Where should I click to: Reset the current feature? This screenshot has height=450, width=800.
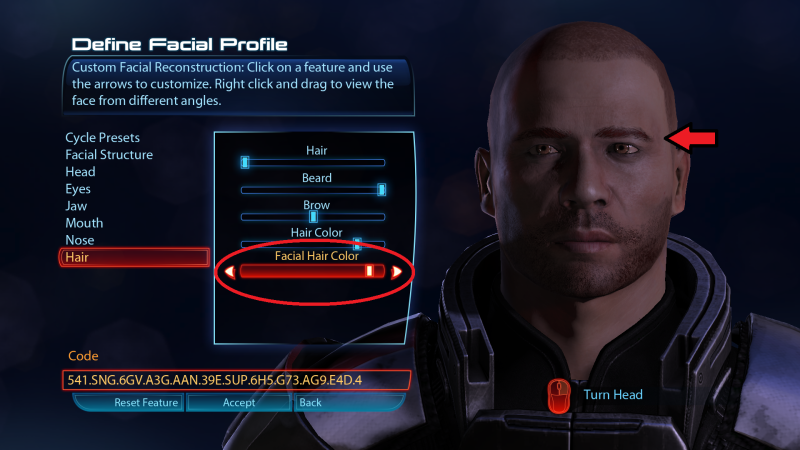click(x=128, y=402)
